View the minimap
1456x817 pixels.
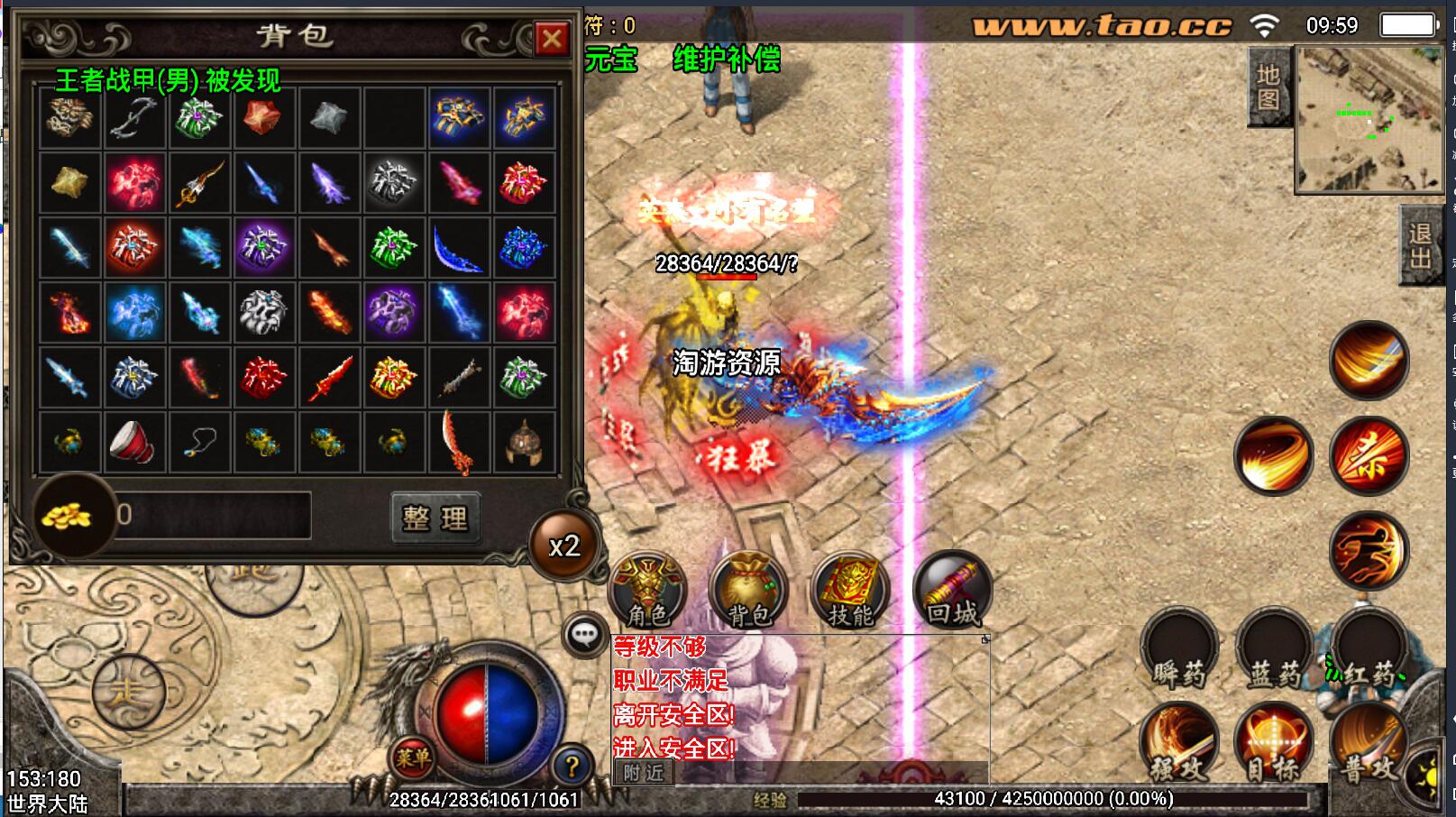(x=1369, y=119)
